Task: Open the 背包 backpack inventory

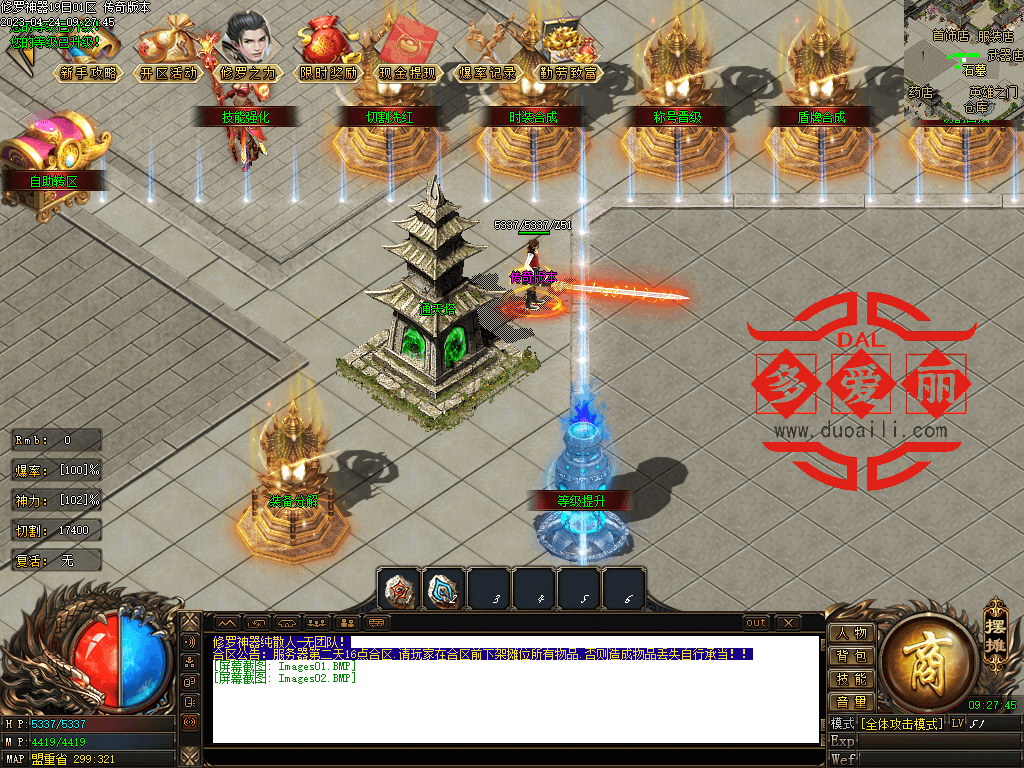Action: (x=851, y=656)
